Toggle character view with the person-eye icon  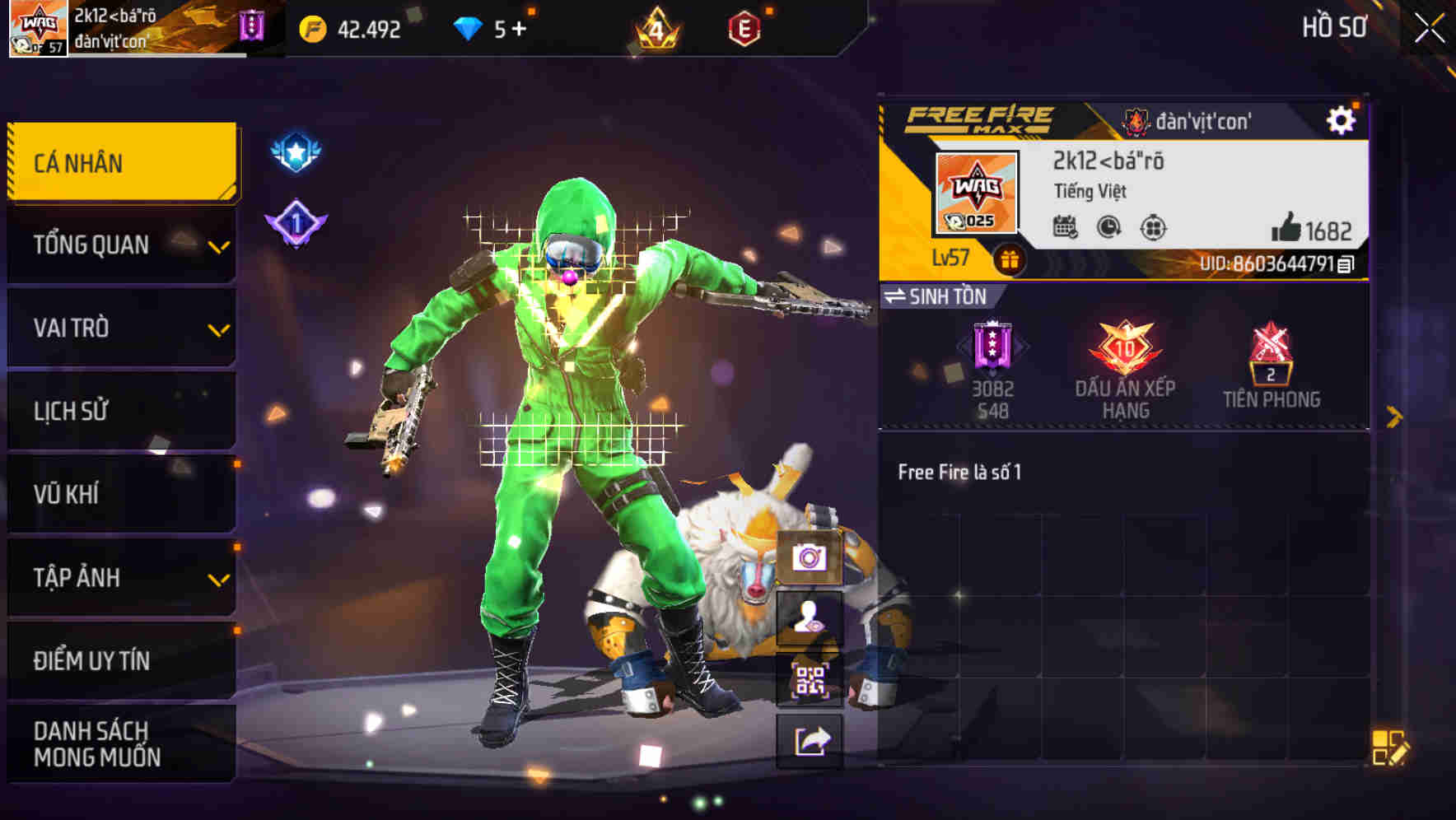click(x=809, y=619)
